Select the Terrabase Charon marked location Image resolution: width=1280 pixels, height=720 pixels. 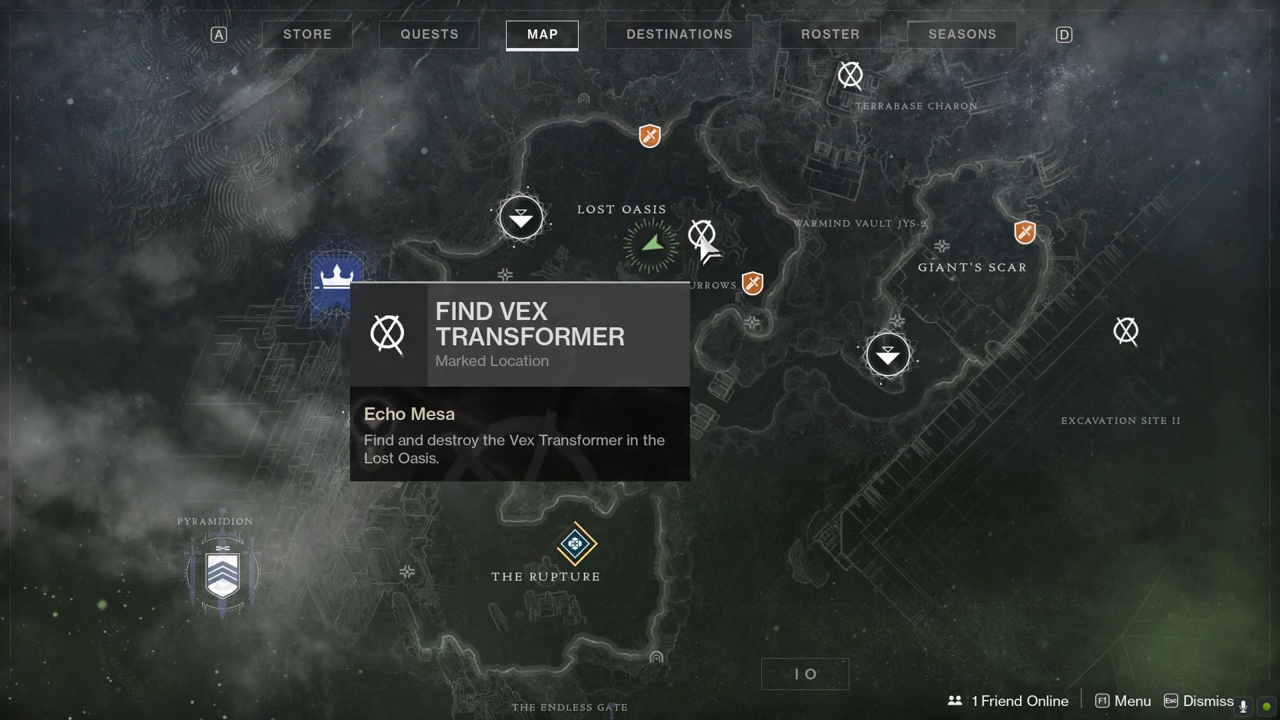(850, 75)
